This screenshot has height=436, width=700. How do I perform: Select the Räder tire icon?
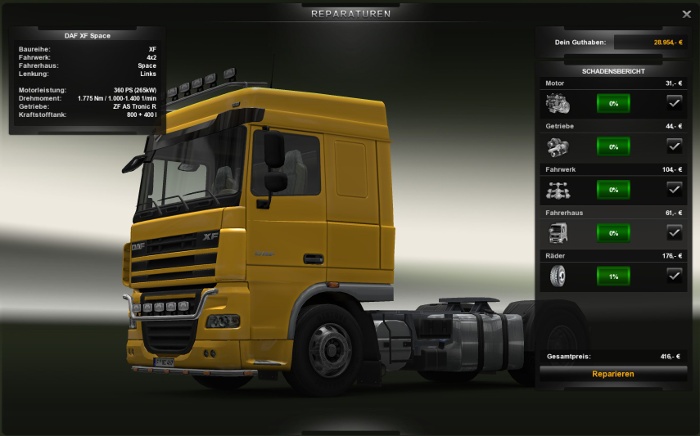click(x=558, y=276)
